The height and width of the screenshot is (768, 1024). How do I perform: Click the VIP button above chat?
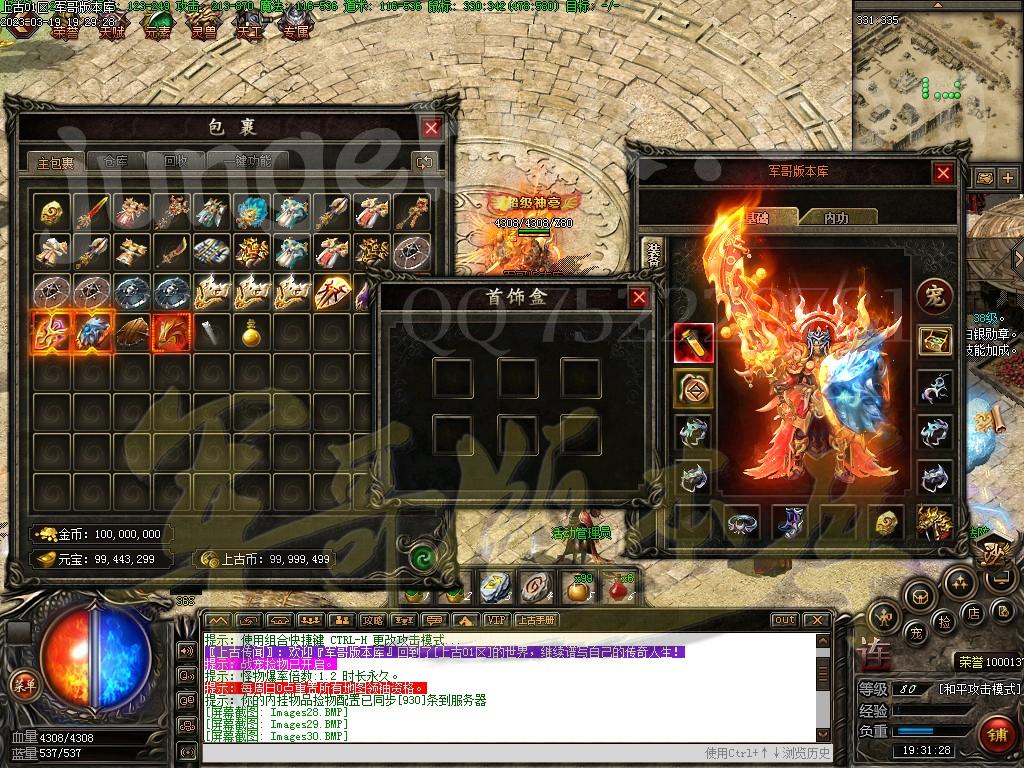(495, 620)
